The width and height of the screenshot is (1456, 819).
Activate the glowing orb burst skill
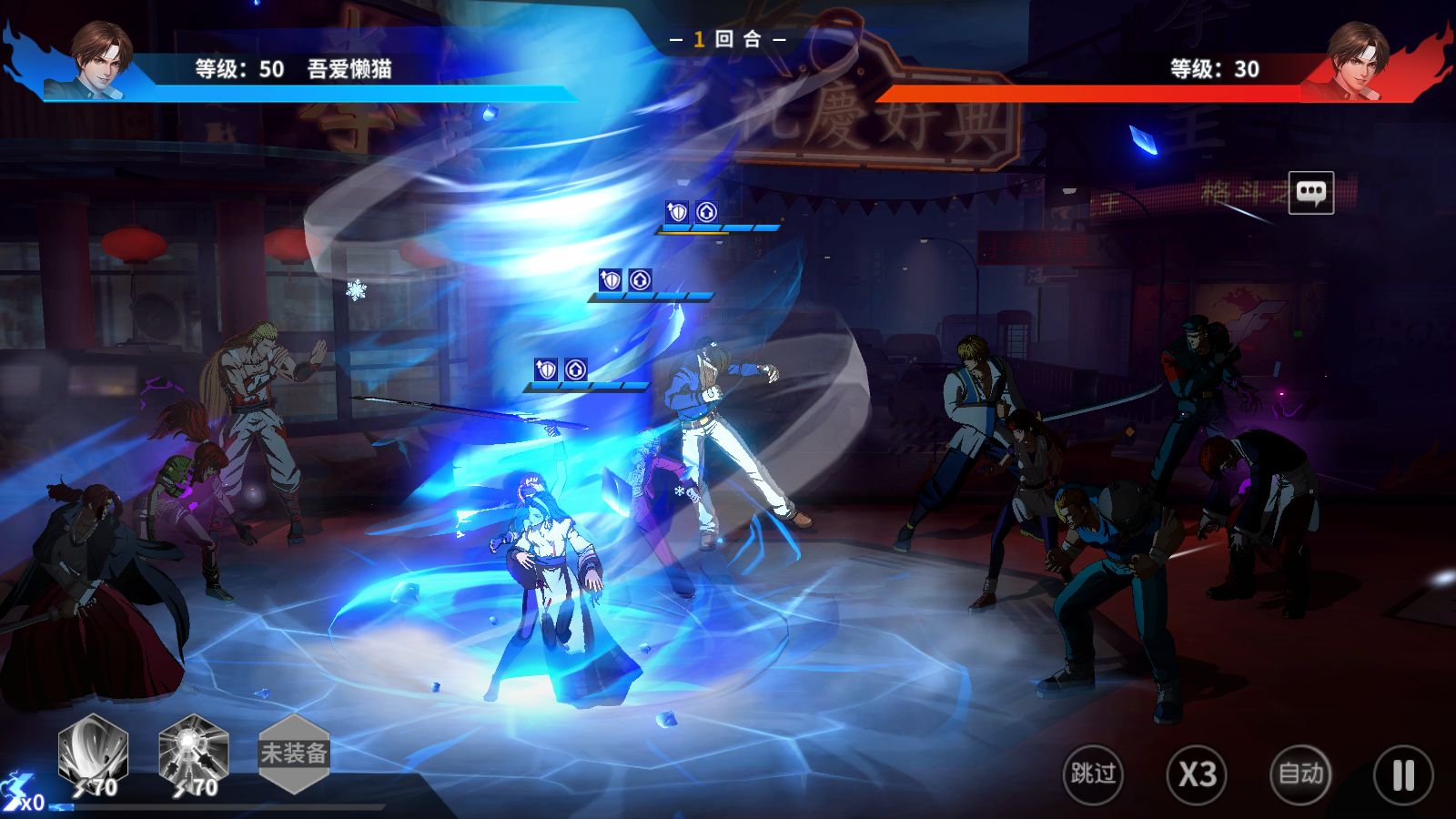point(193,753)
